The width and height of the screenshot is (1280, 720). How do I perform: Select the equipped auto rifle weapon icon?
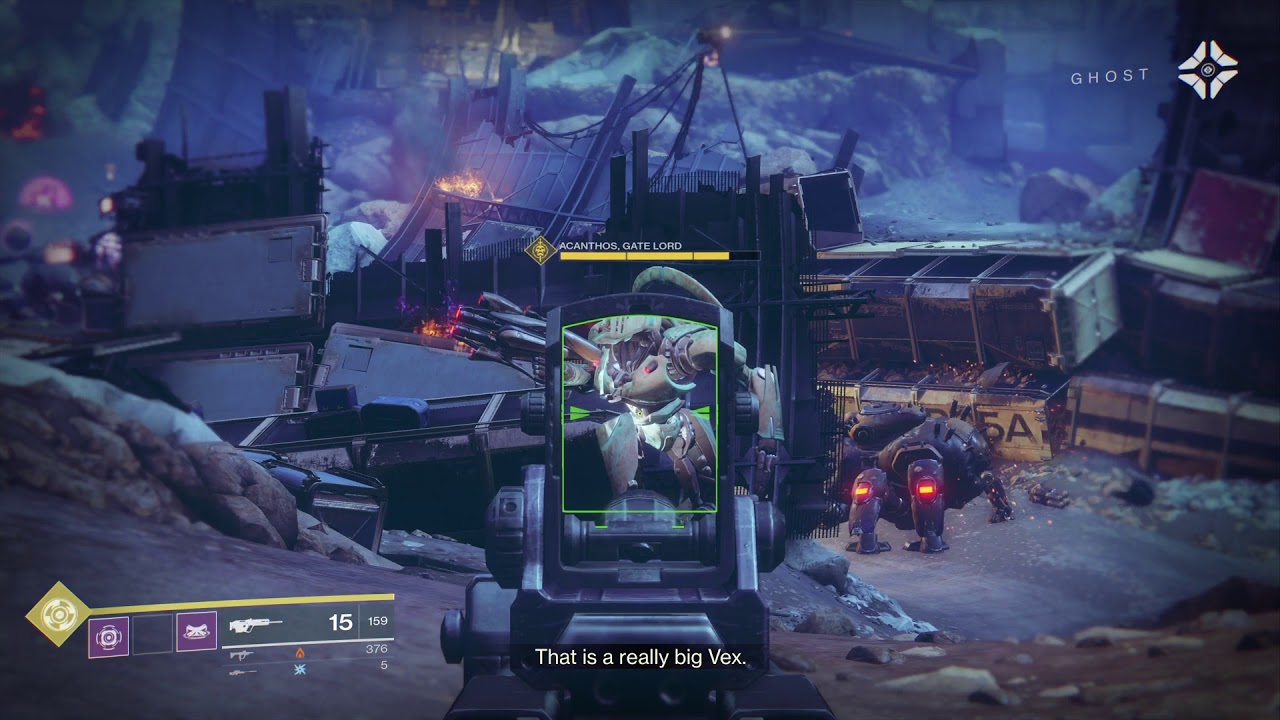(x=255, y=625)
